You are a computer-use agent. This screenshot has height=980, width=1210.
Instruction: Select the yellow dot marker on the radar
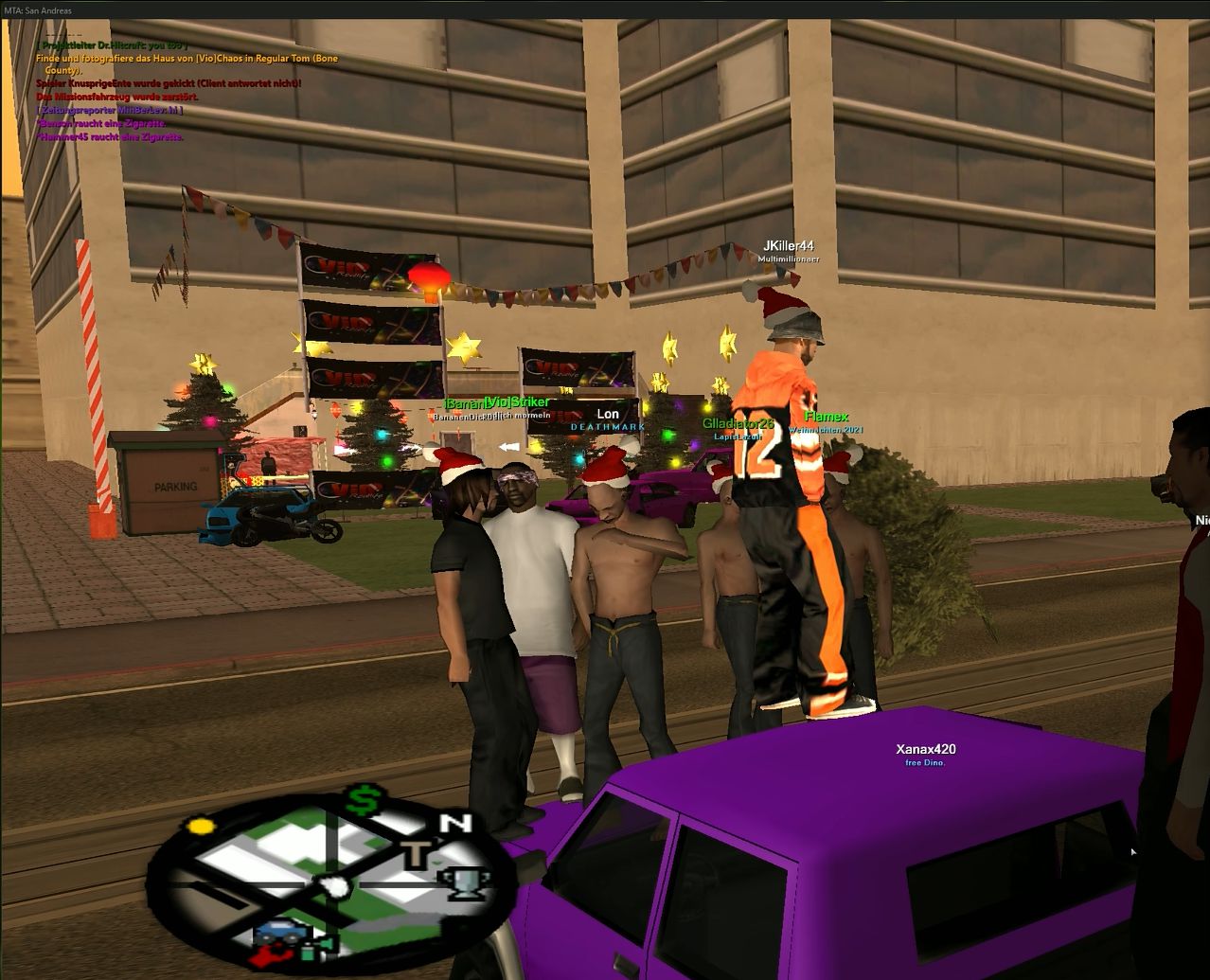200,827
